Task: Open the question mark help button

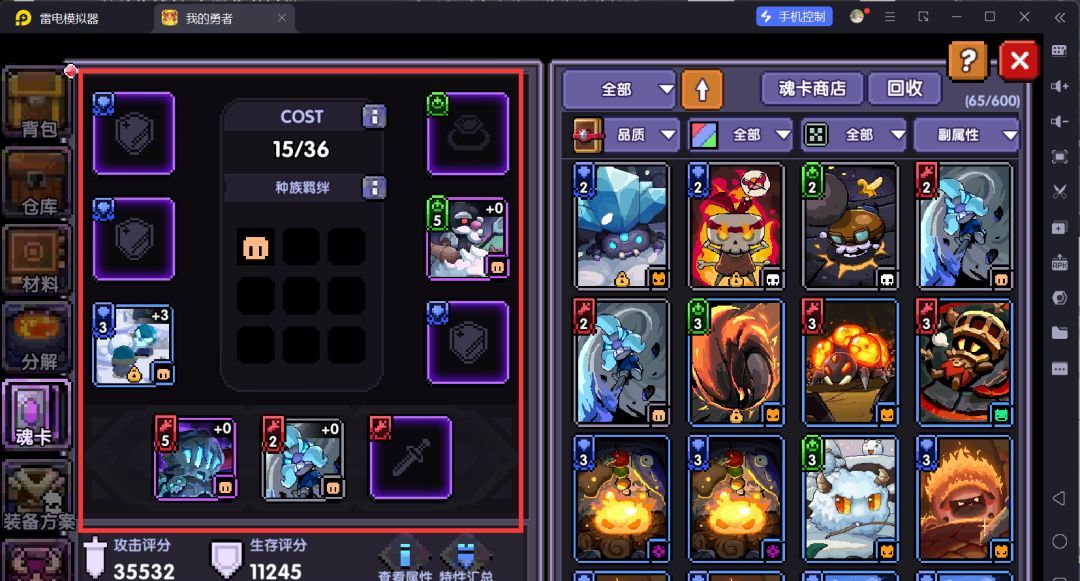Action: coord(967,62)
